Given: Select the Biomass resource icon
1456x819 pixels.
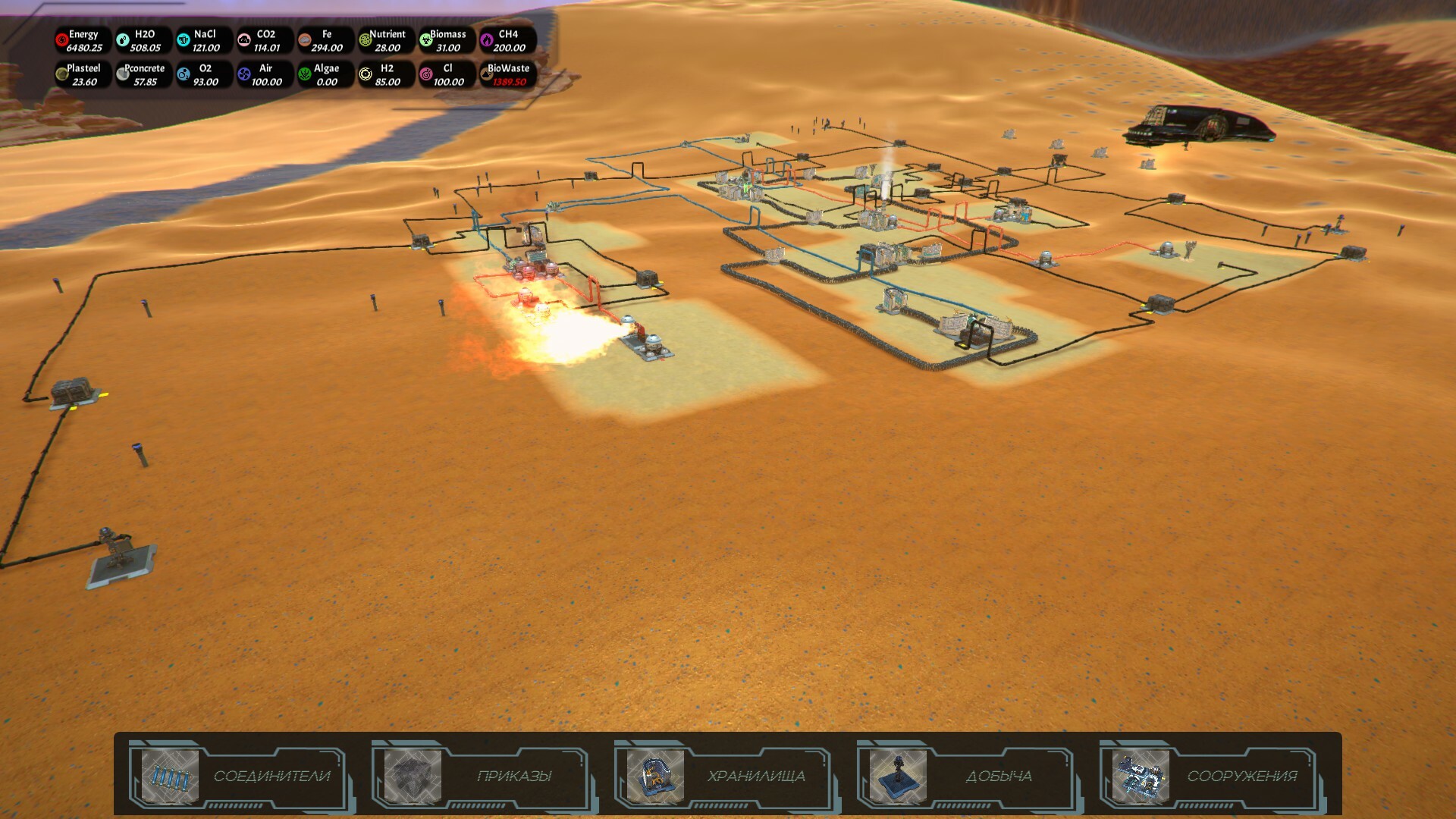Looking at the screenshot, I should tap(425, 39).
